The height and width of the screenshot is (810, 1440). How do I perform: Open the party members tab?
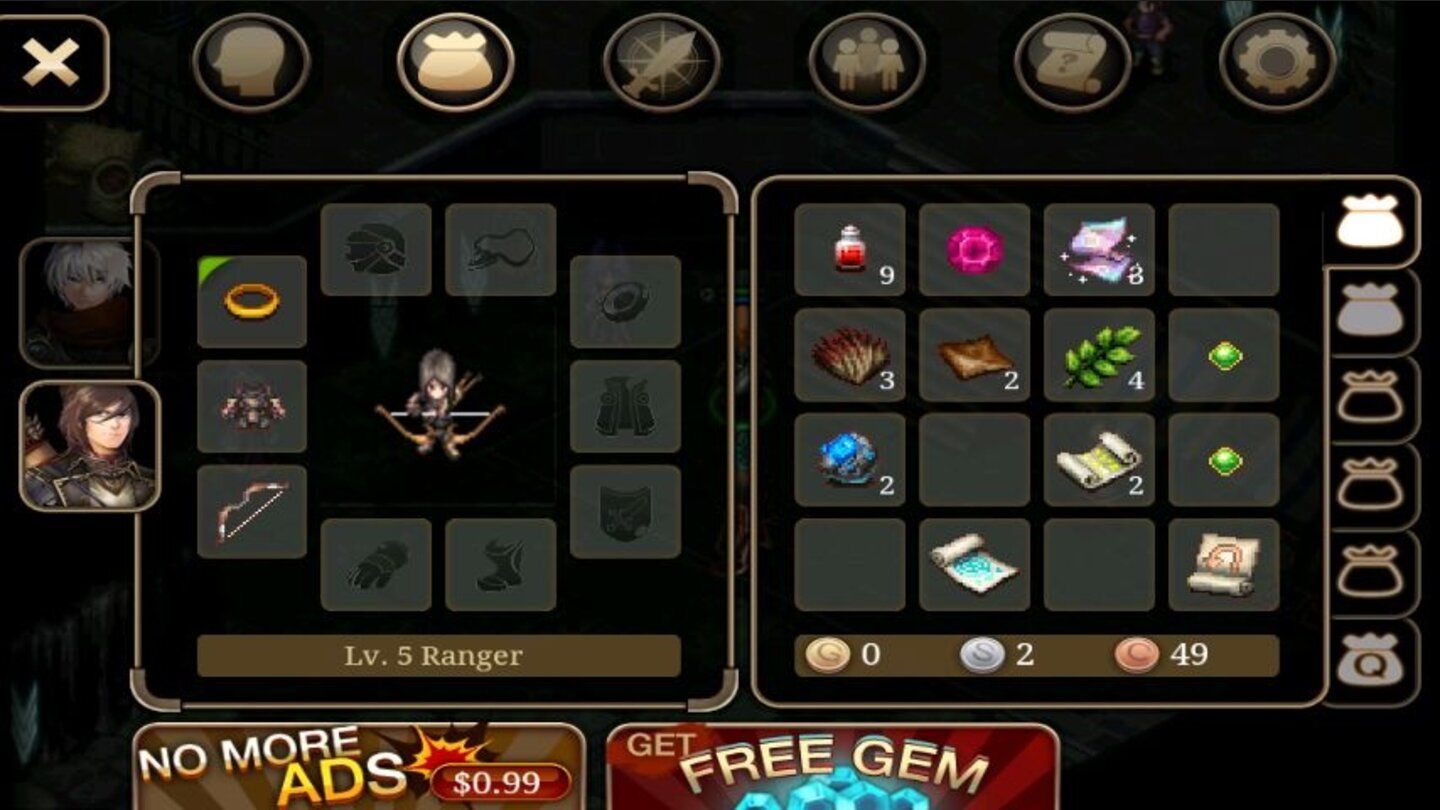[870, 60]
